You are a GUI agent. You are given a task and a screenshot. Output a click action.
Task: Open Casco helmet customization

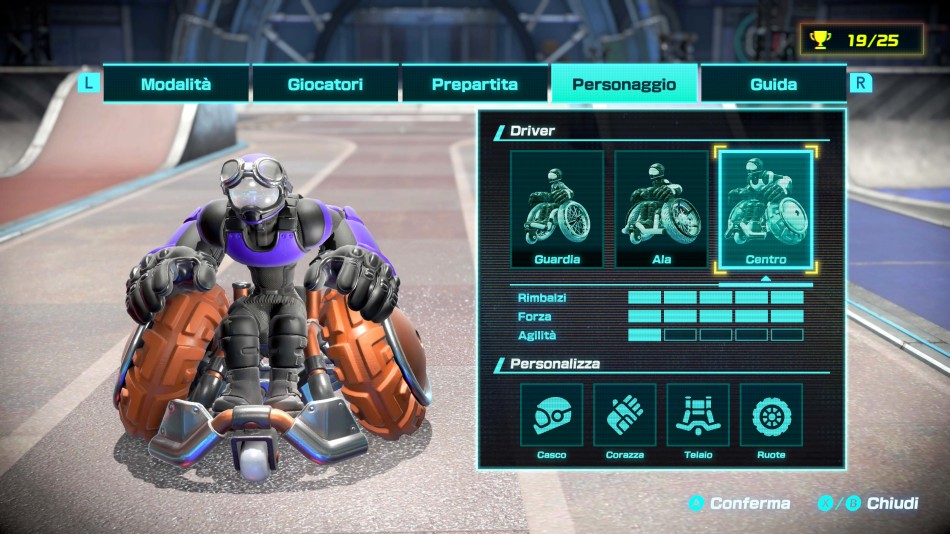[551, 415]
